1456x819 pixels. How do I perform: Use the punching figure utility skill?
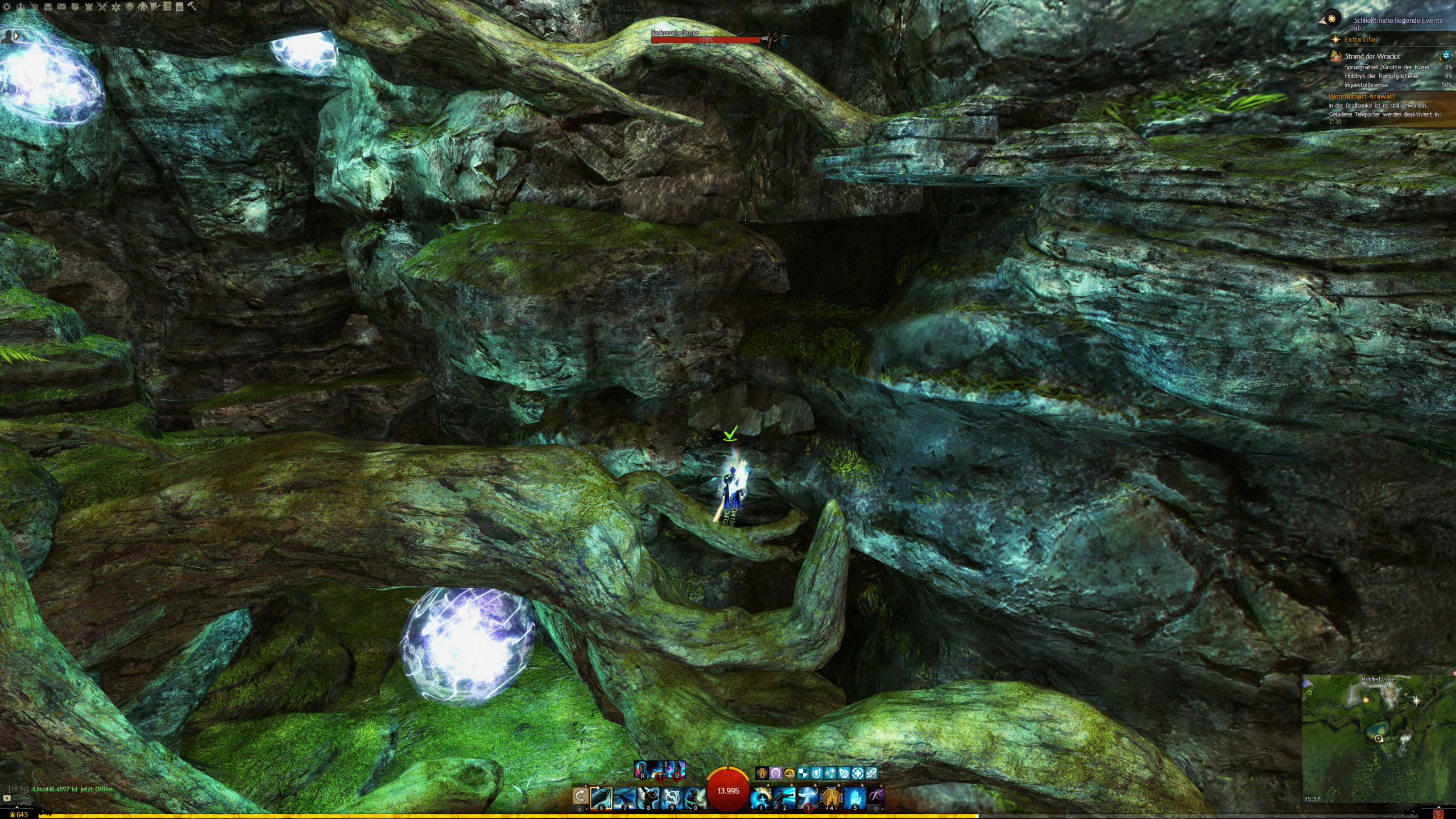tap(784, 797)
